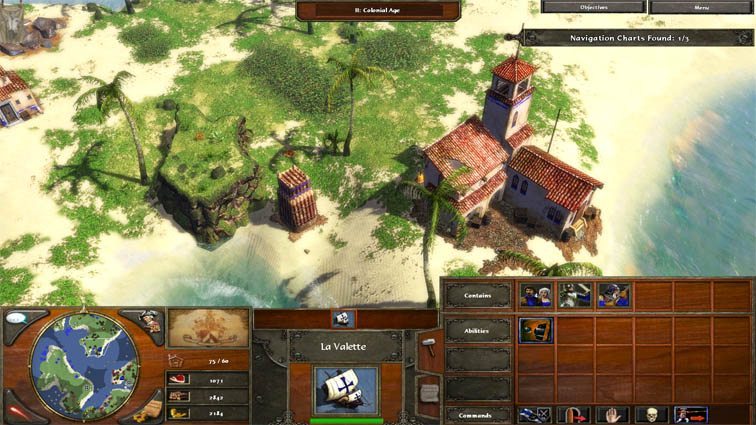The image size is (756, 425).
Task: Select the villagers pair in Contains row
Action: point(535,295)
